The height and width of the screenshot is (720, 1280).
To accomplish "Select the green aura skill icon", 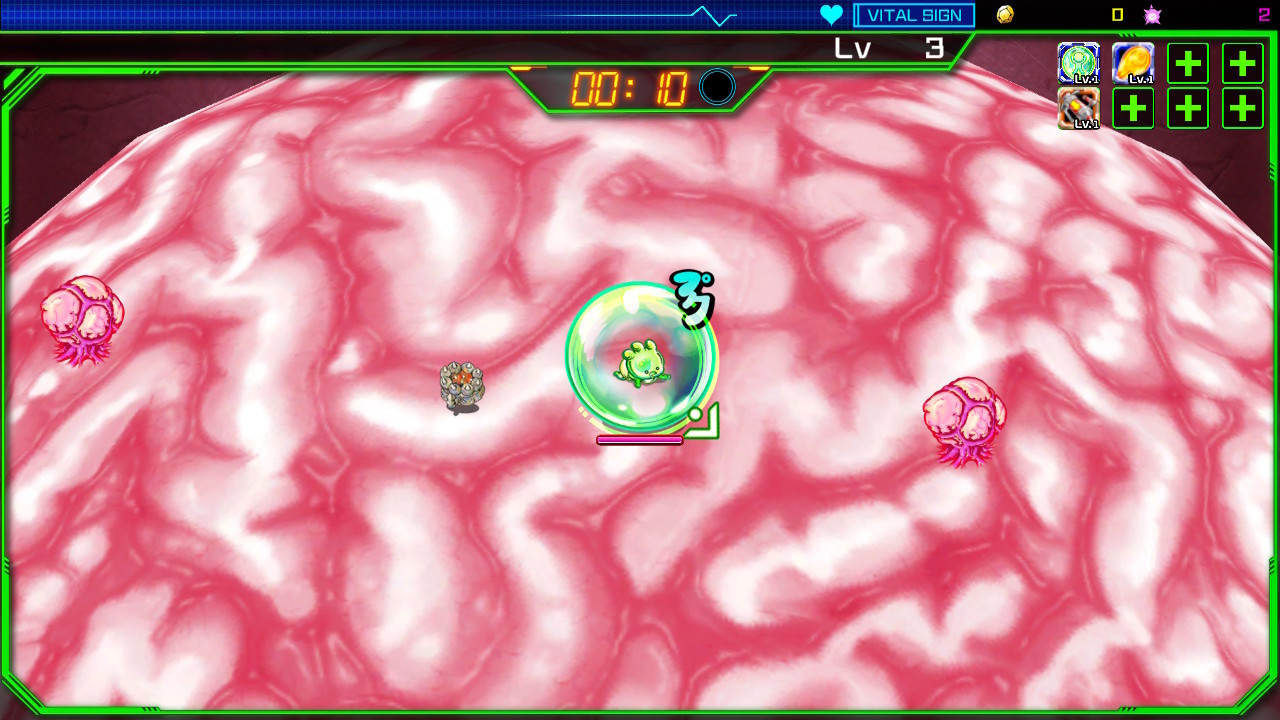I will (1079, 63).
